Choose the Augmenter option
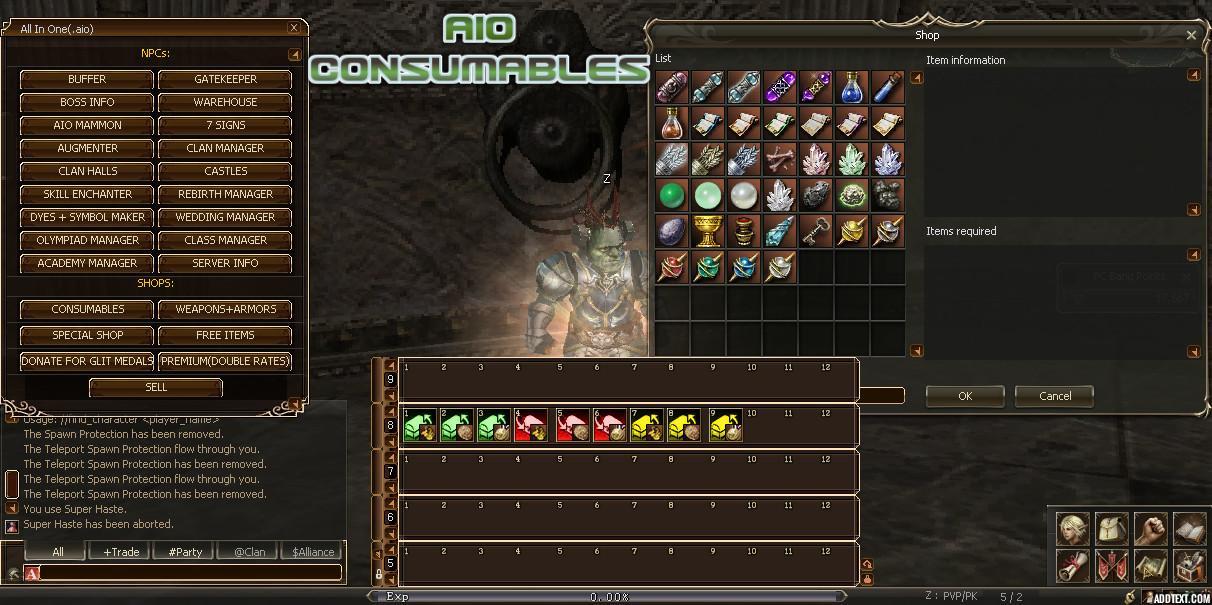The width and height of the screenshot is (1212, 605). pyautogui.click(x=87, y=148)
